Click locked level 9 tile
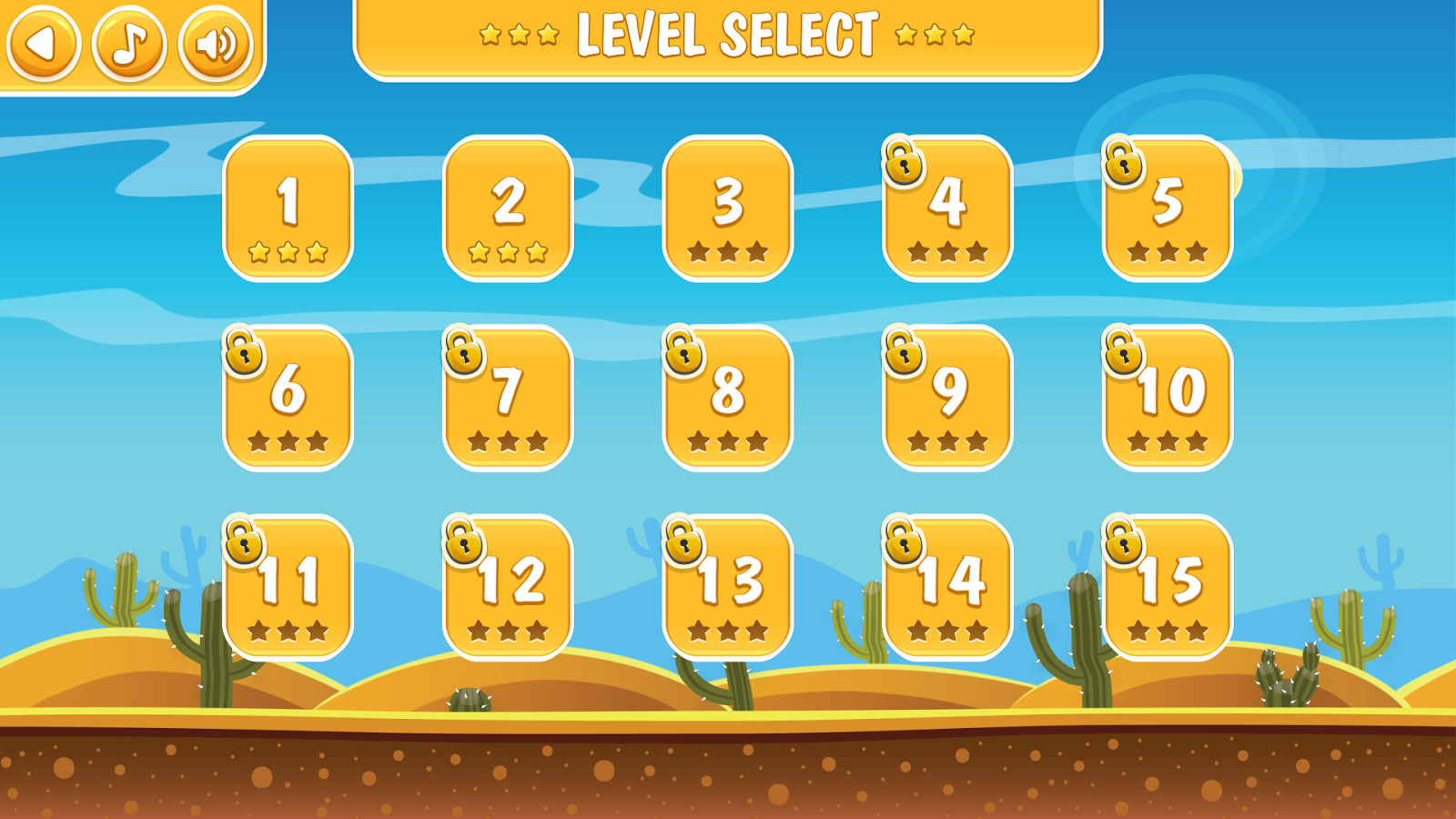 pyautogui.click(x=948, y=398)
